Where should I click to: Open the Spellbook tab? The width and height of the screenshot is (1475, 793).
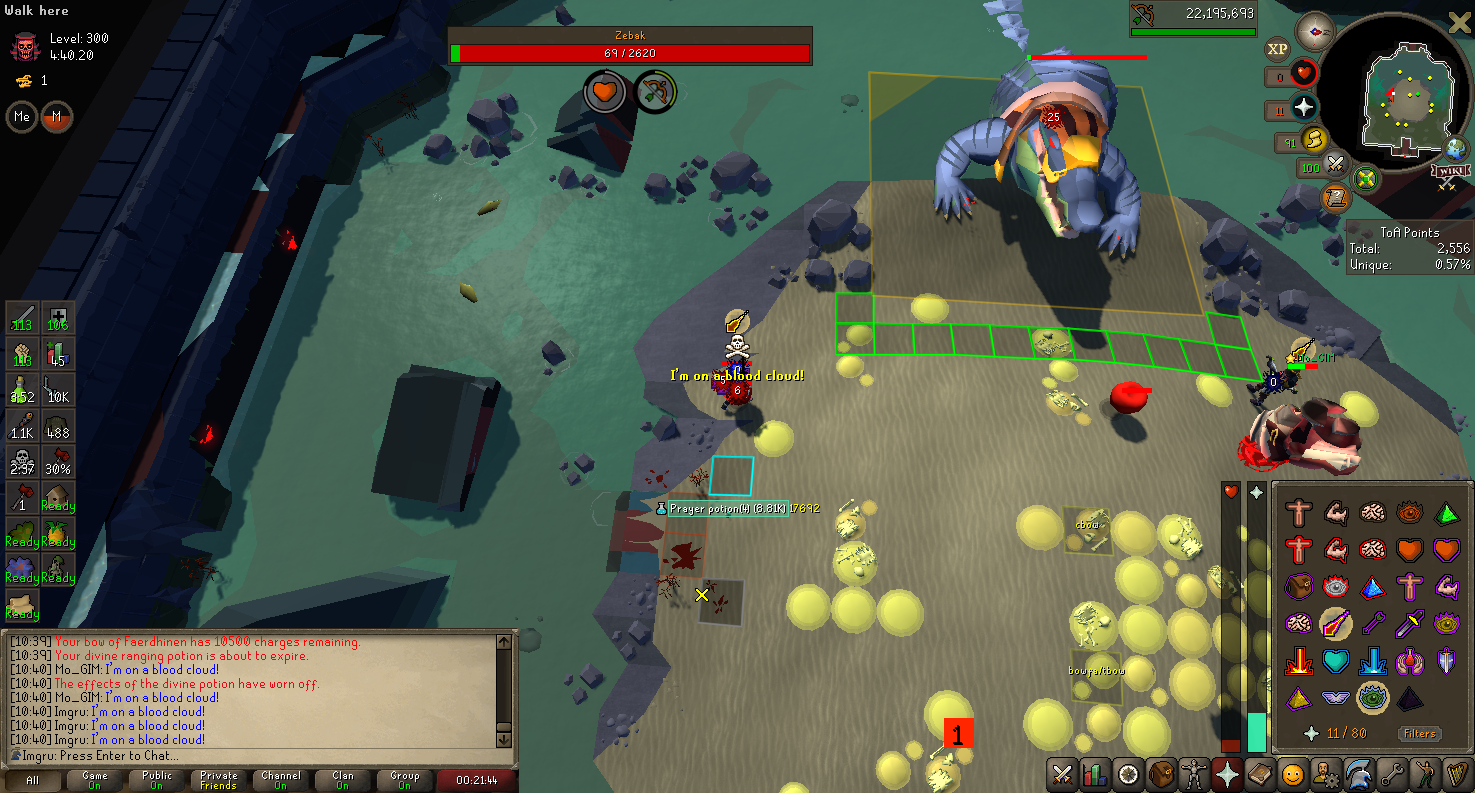pos(1259,774)
